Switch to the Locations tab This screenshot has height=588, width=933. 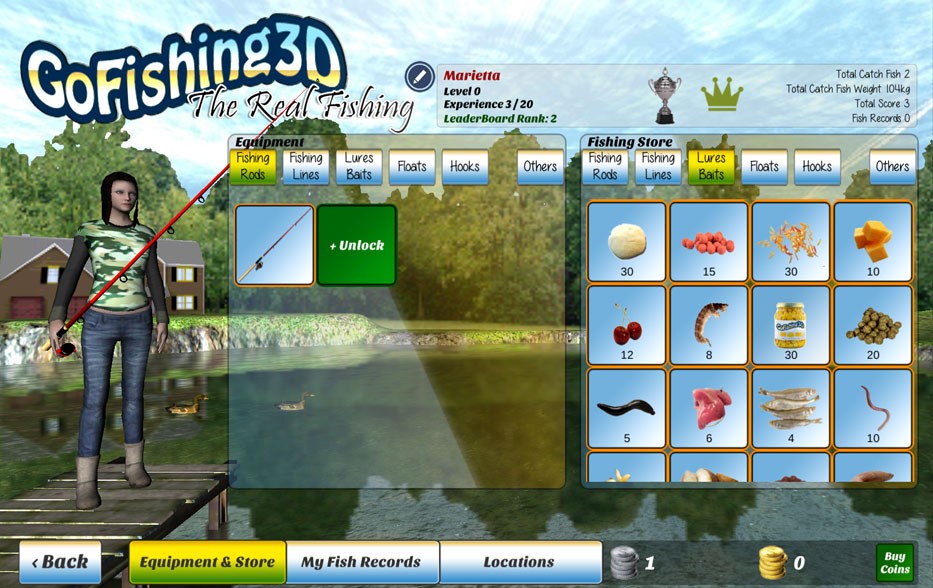pos(519,562)
